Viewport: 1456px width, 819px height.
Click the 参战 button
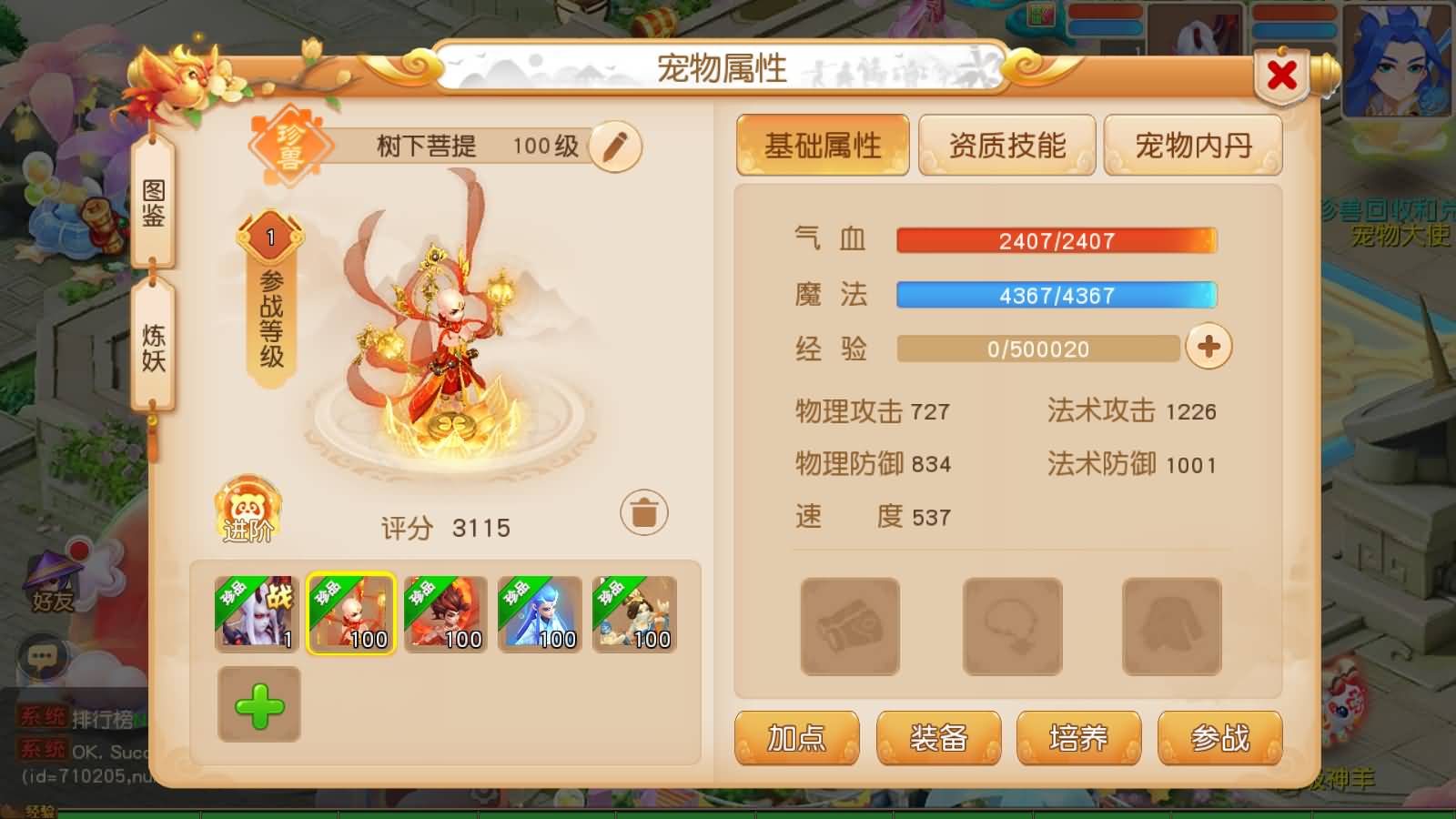pos(1220,739)
